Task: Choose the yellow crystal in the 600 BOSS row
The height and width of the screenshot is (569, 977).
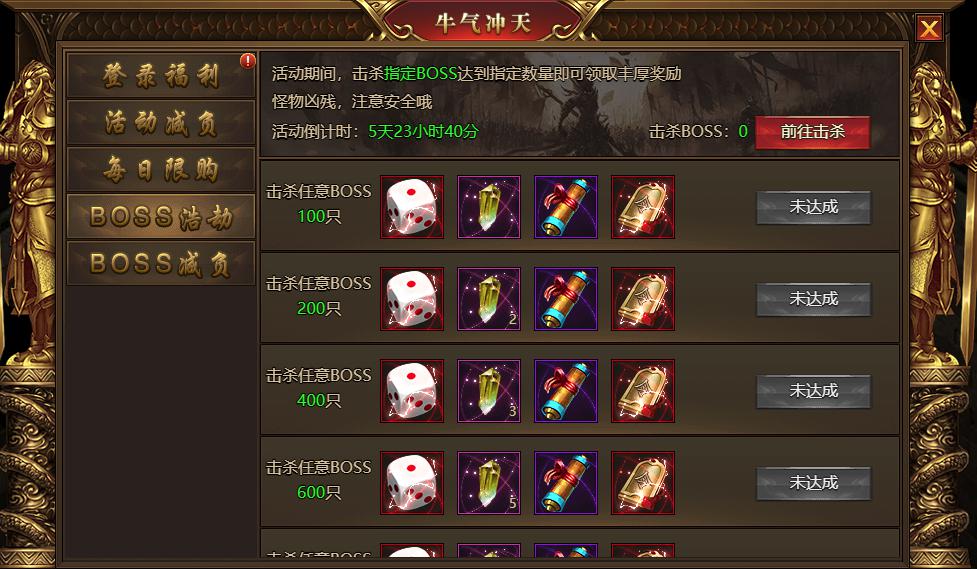Action: coord(489,483)
